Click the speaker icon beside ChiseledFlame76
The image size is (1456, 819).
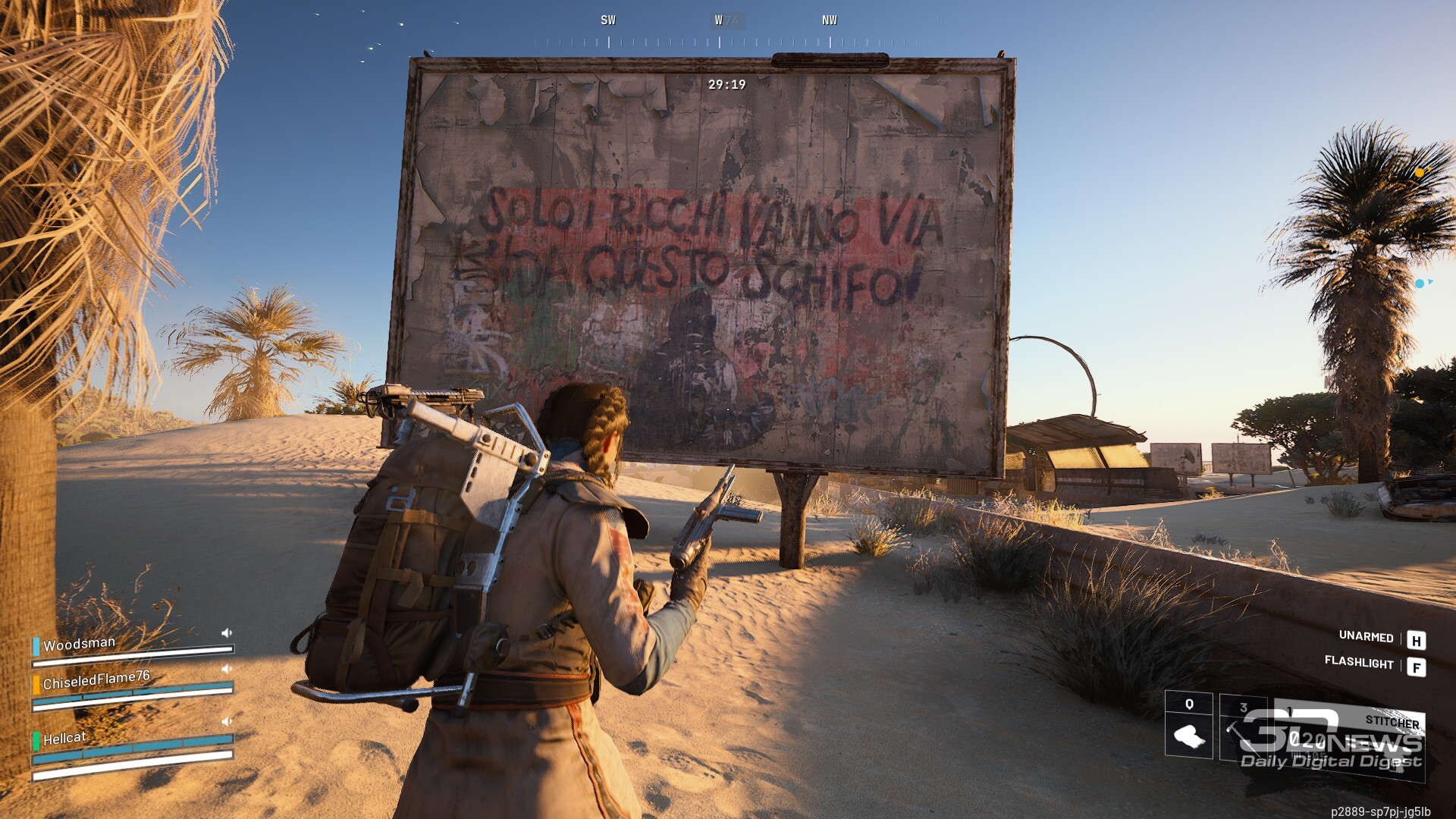point(226,669)
